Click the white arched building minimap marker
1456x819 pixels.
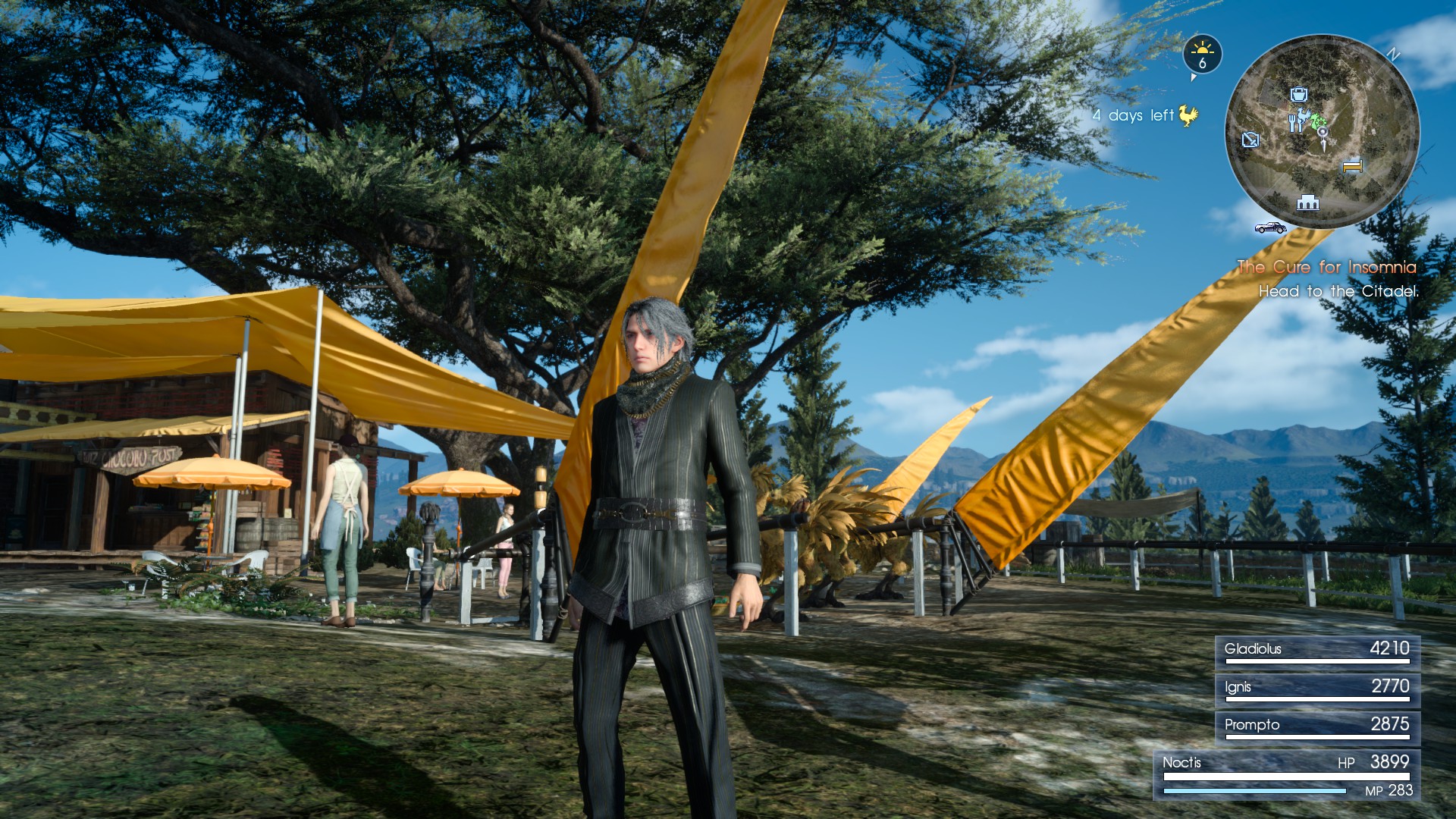(1307, 202)
